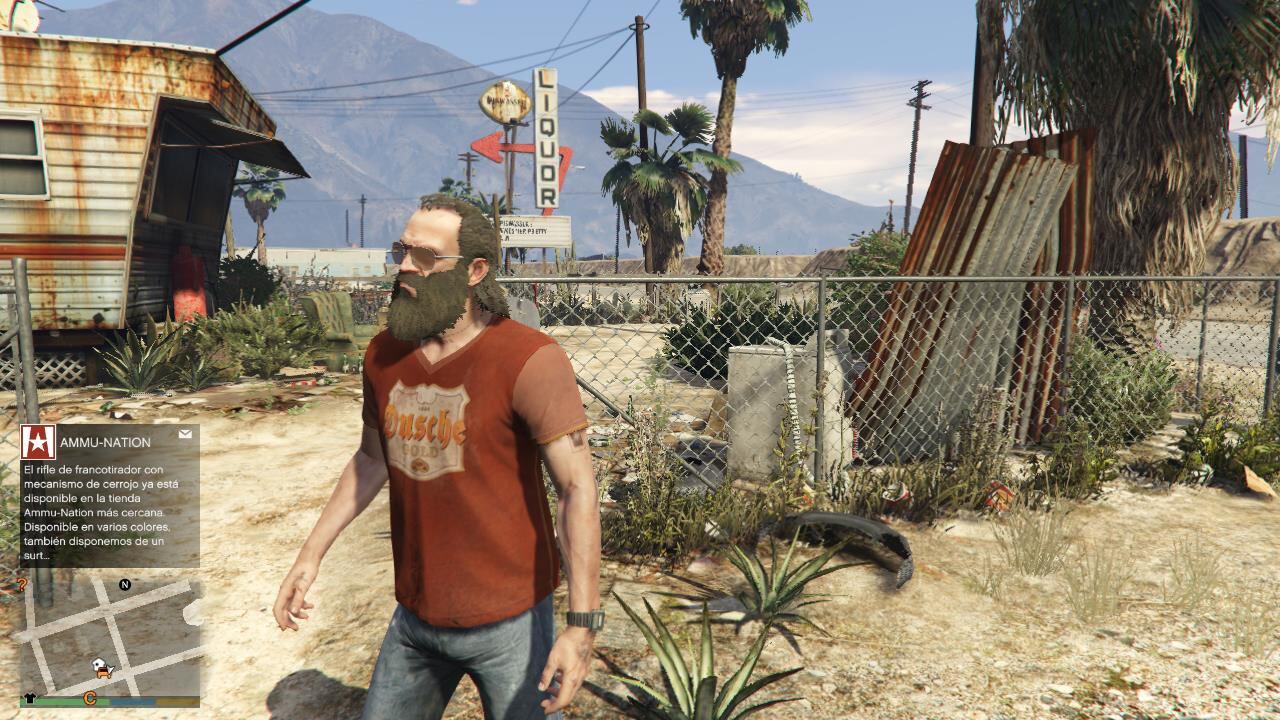The image size is (1280, 720).
Task: Click the Ammu-Nation star logo icon
Action: [x=38, y=442]
